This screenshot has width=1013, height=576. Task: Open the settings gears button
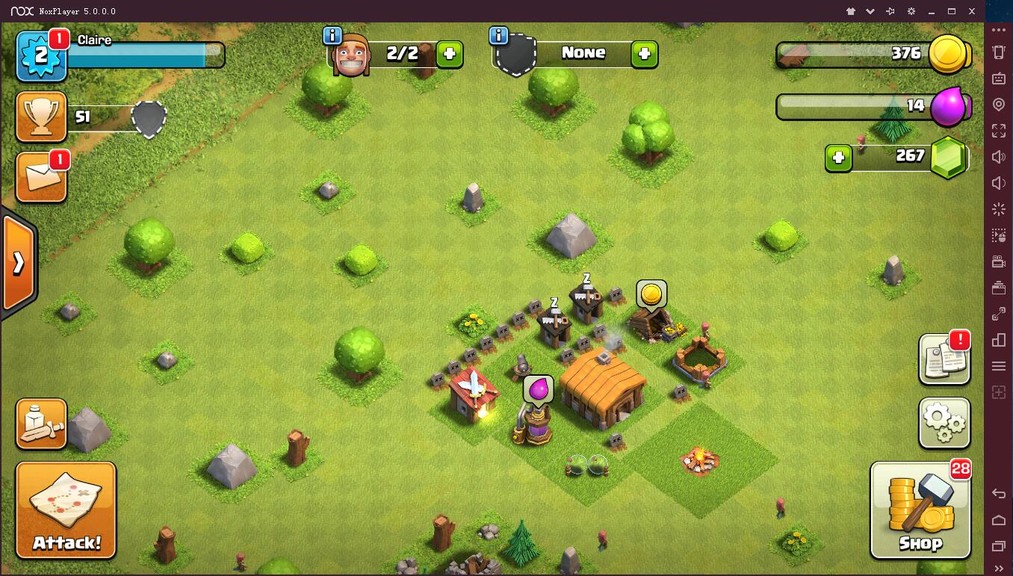point(944,423)
